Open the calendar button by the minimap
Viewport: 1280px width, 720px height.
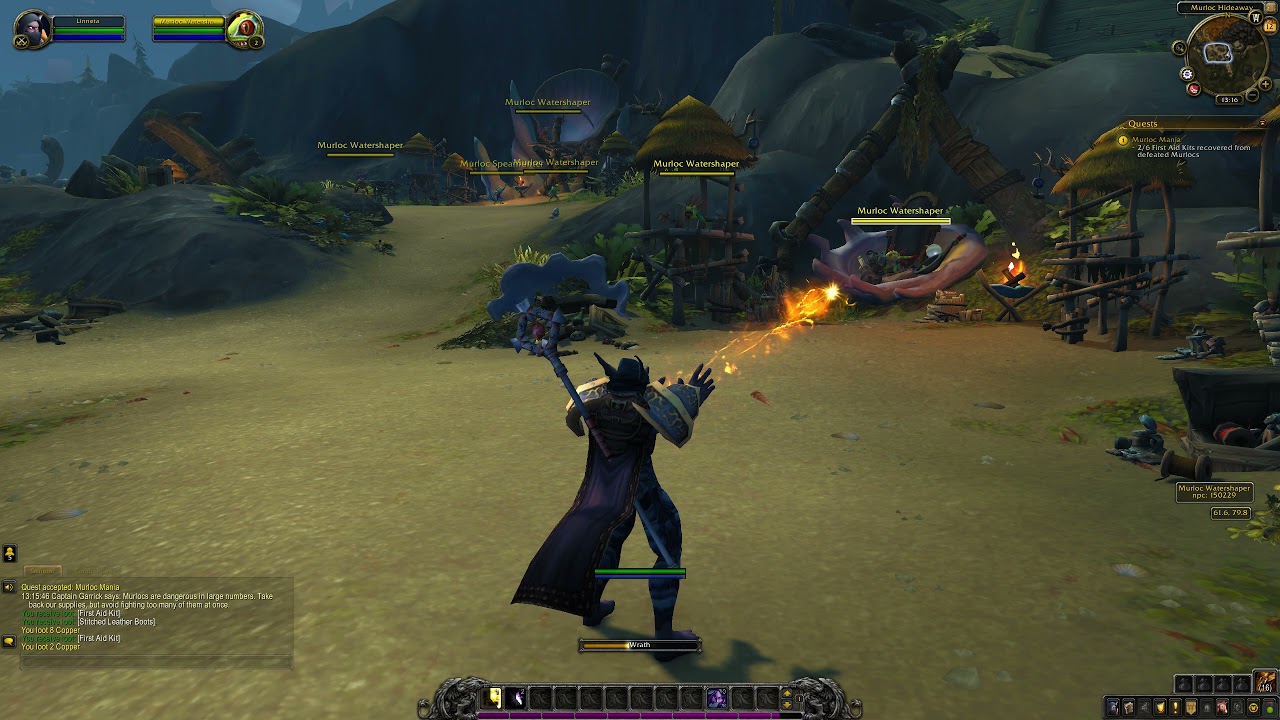[x=1270, y=26]
